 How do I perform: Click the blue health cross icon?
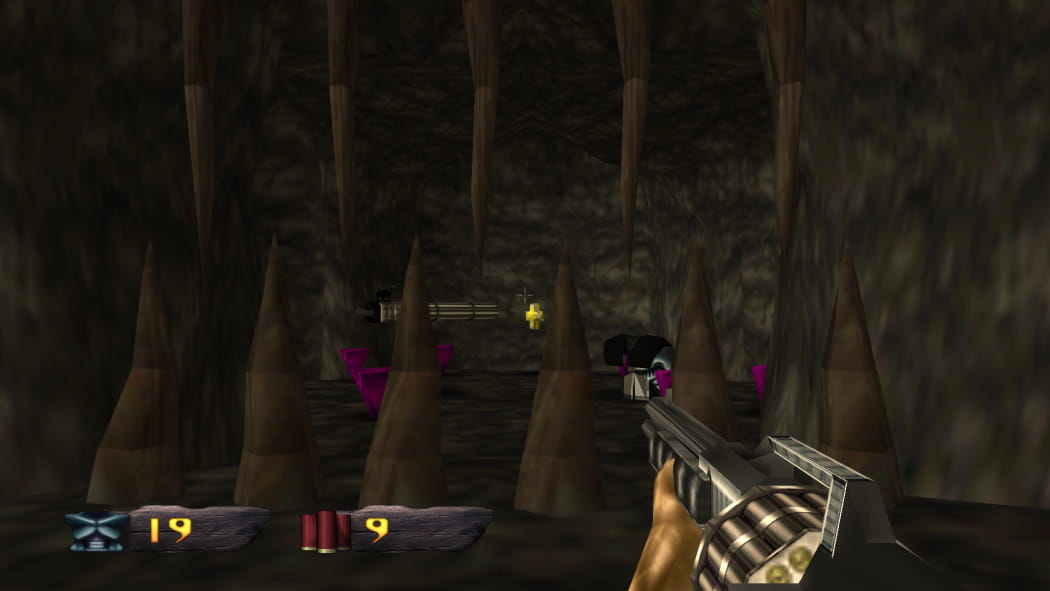click(97, 531)
